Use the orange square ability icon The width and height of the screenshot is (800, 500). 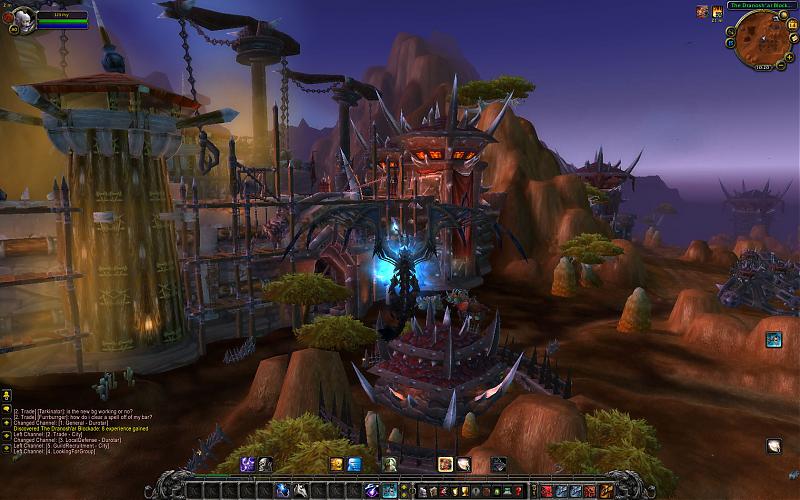(x=337, y=464)
